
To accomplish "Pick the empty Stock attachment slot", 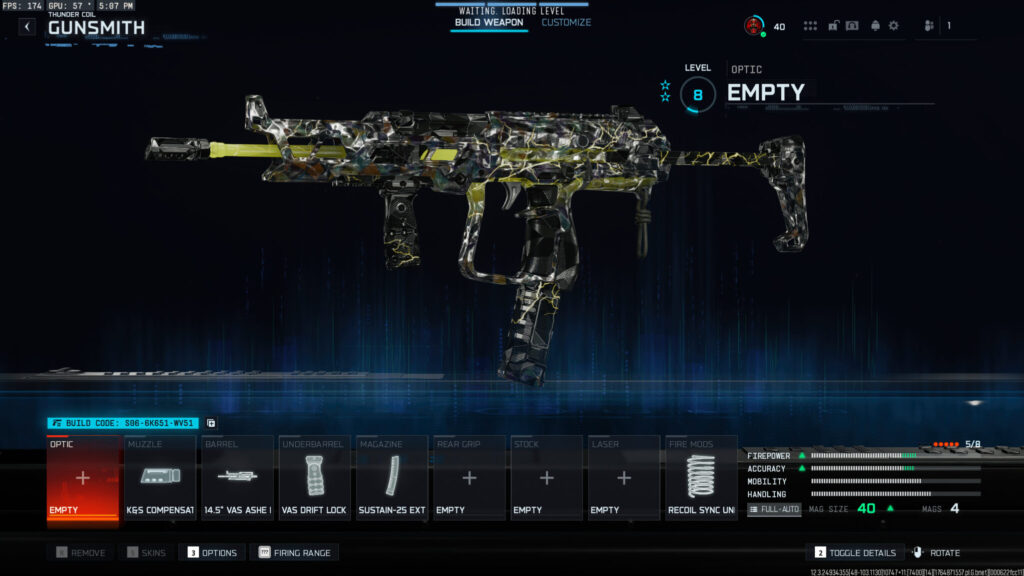I will pyautogui.click(x=546, y=478).
